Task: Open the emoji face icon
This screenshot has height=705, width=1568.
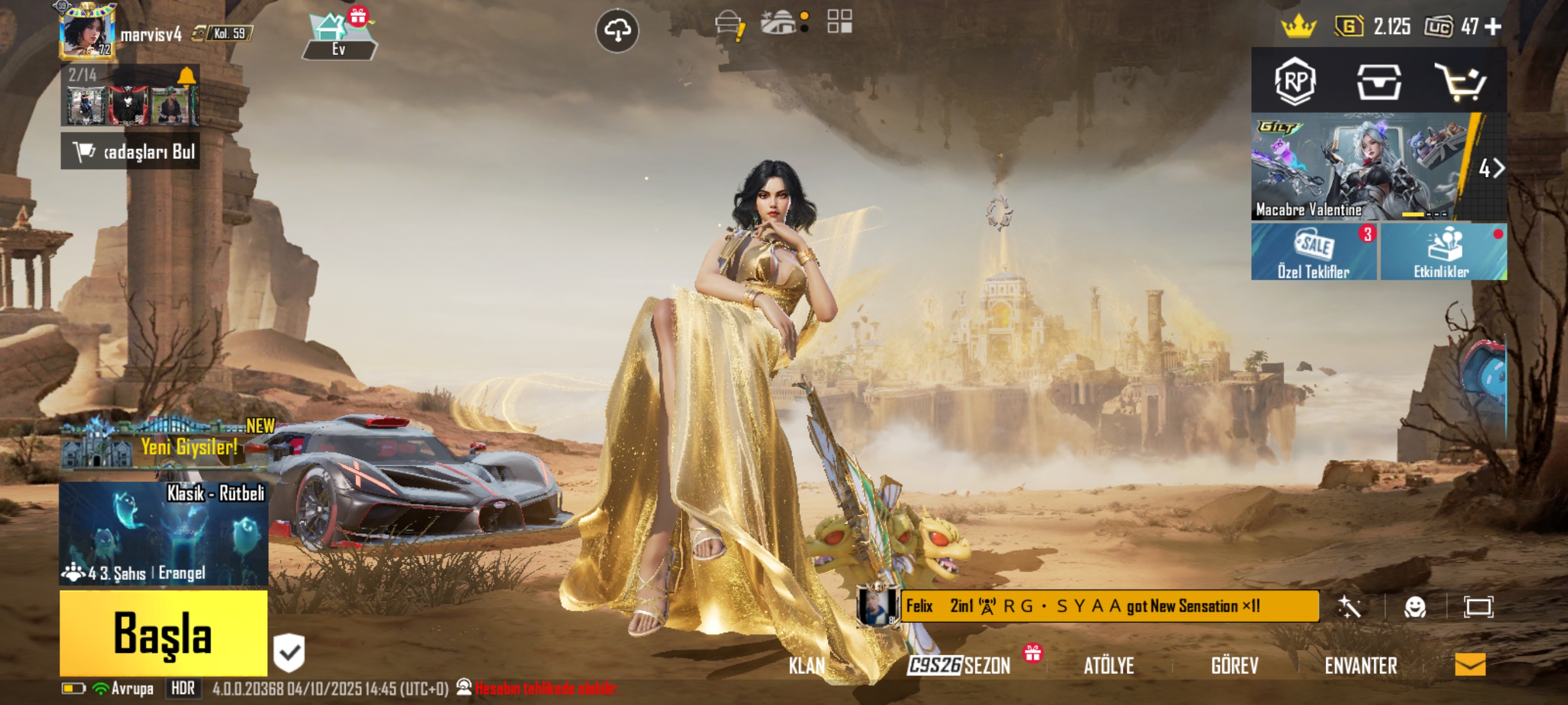Action: point(1415,606)
